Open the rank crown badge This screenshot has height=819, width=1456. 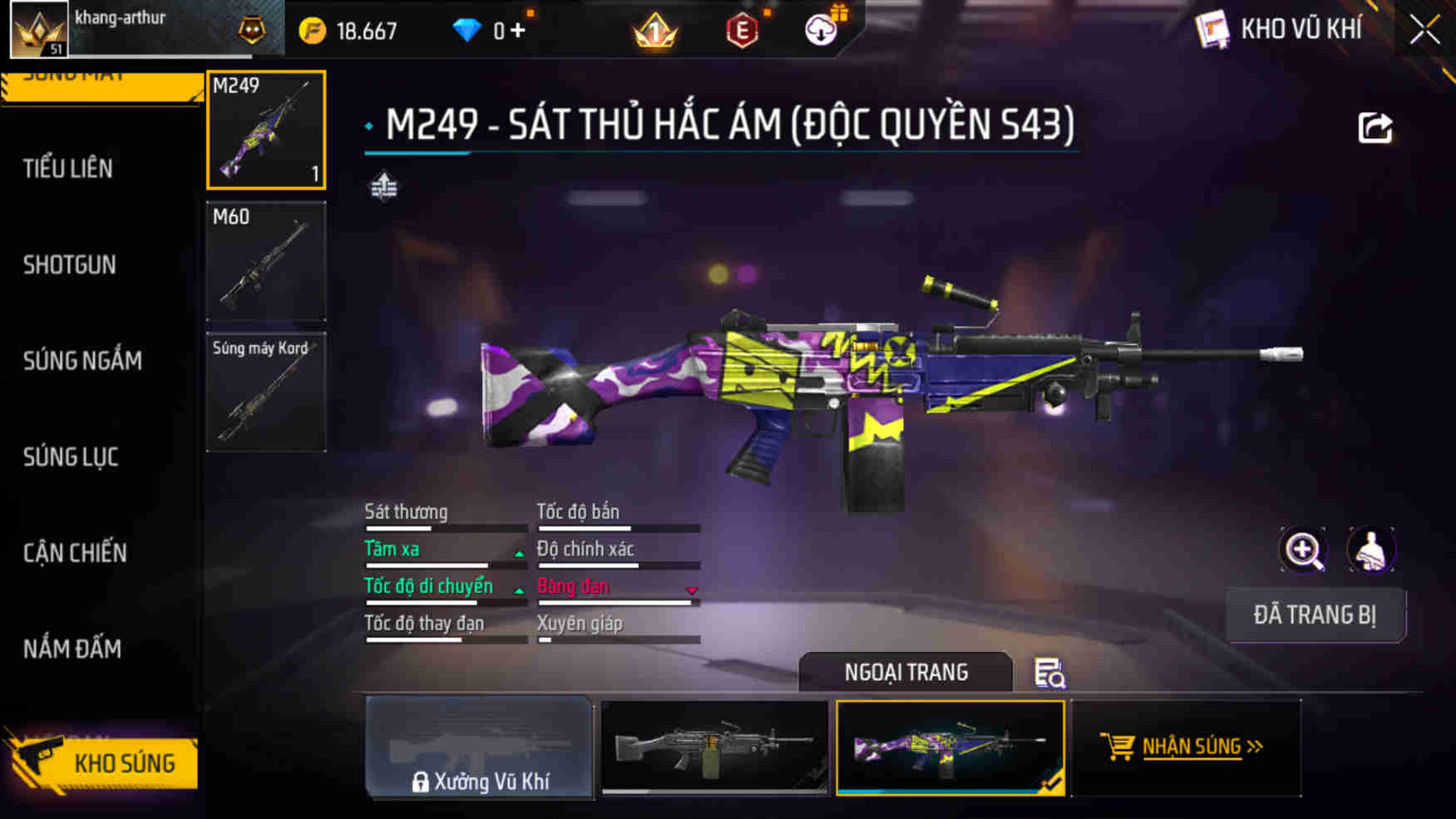656,30
